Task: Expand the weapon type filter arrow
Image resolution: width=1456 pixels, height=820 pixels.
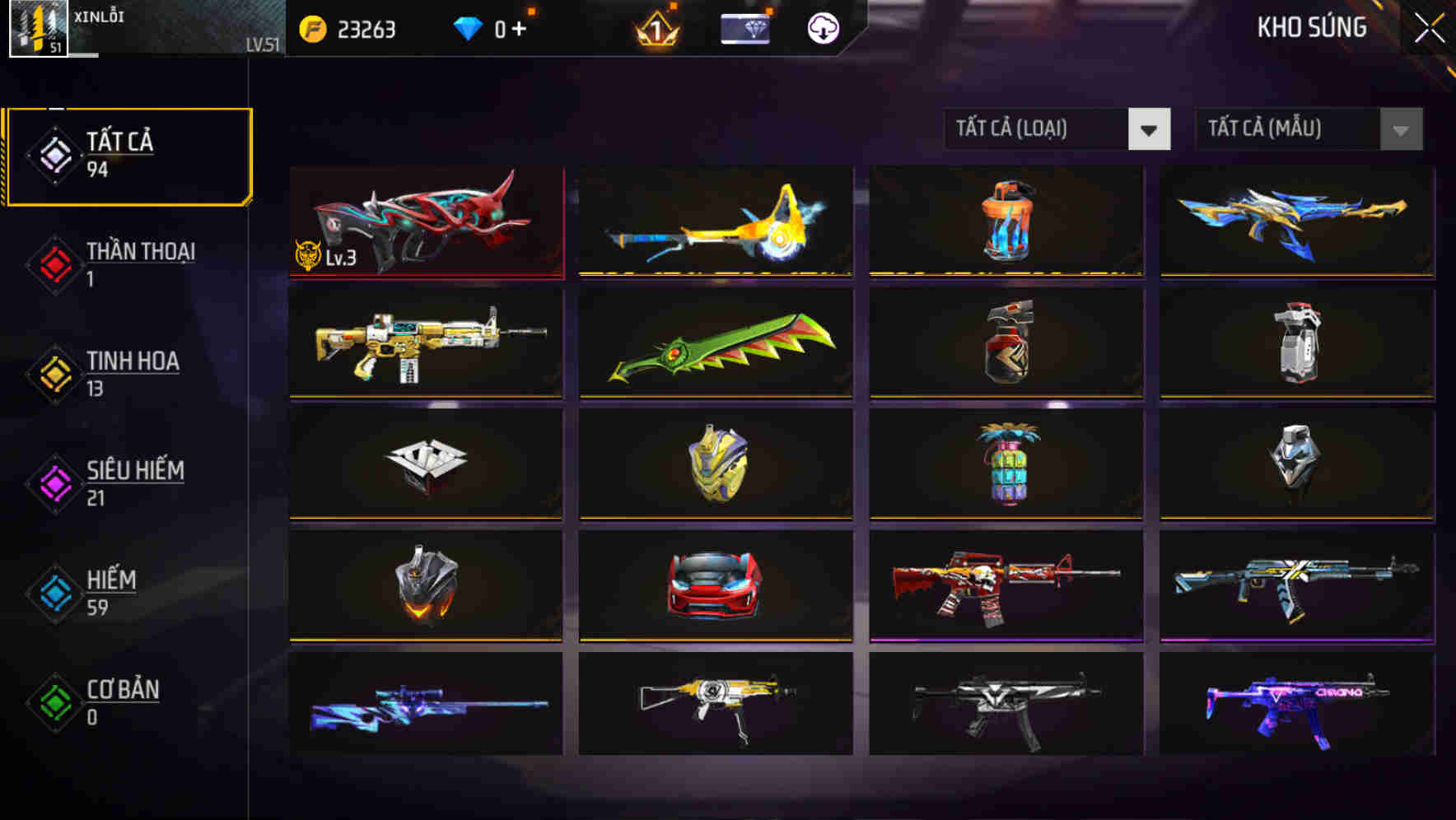Action: coord(1150,129)
